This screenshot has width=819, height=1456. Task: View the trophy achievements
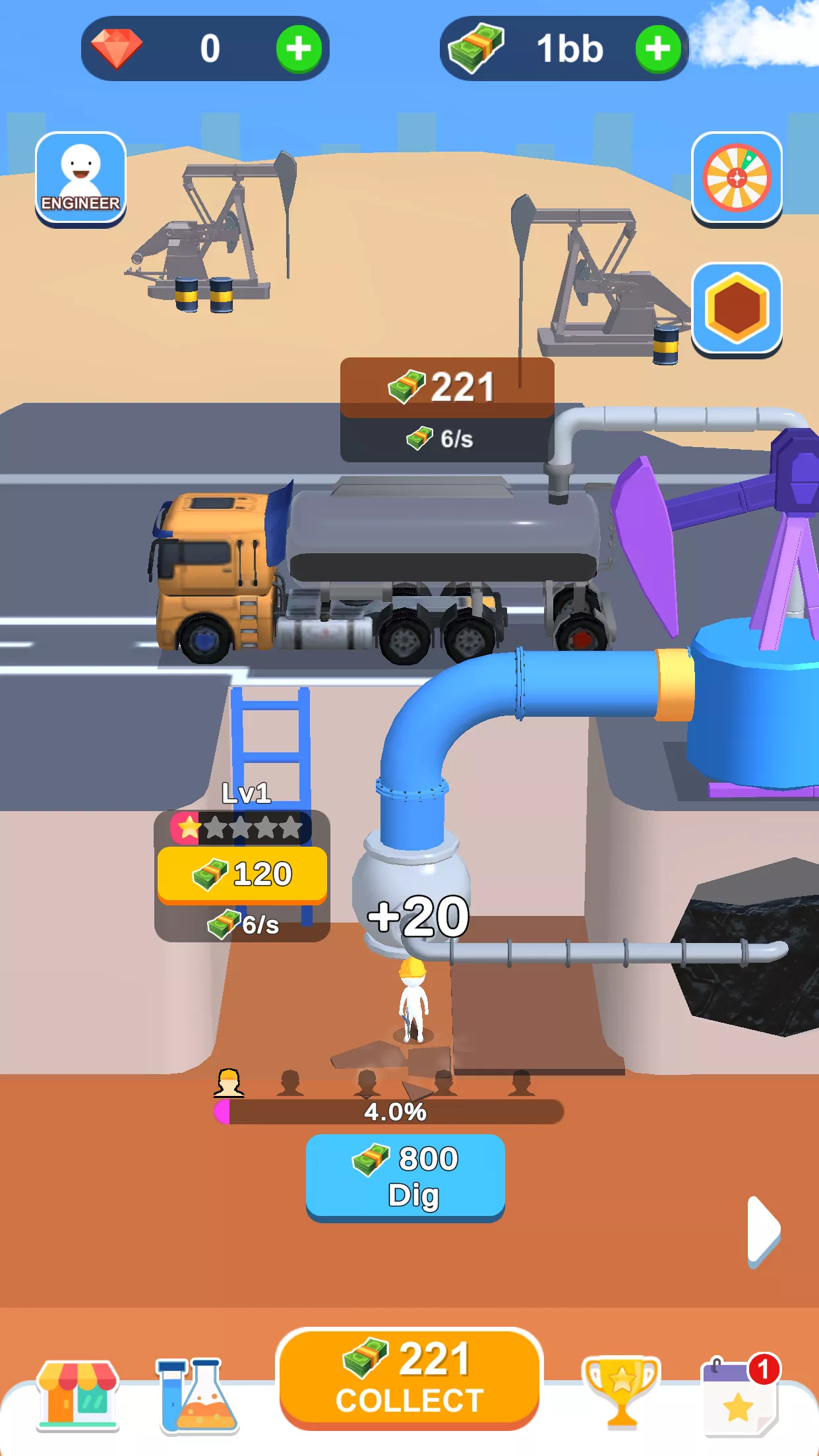pyautogui.click(x=621, y=1390)
